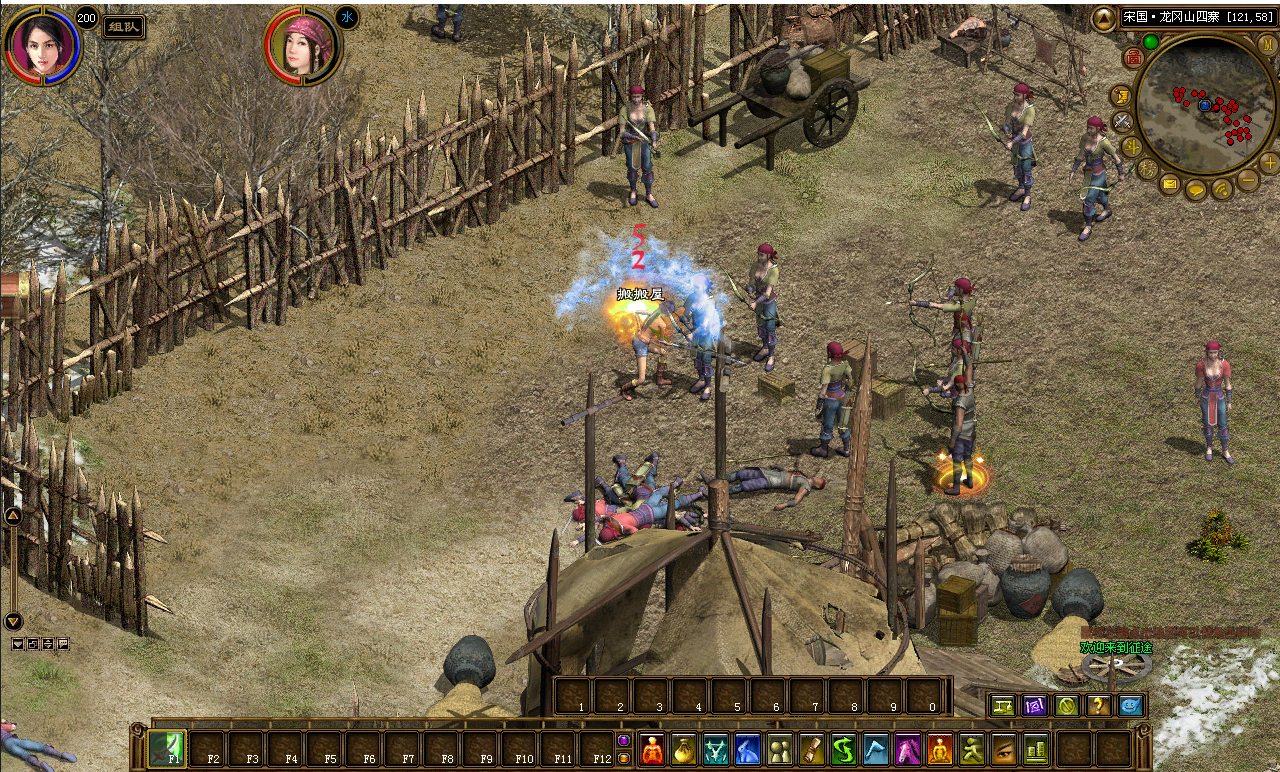Viewport: 1280px width, 772px height.
Task: Click the 组队 team button
Action: tap(124, 27)
